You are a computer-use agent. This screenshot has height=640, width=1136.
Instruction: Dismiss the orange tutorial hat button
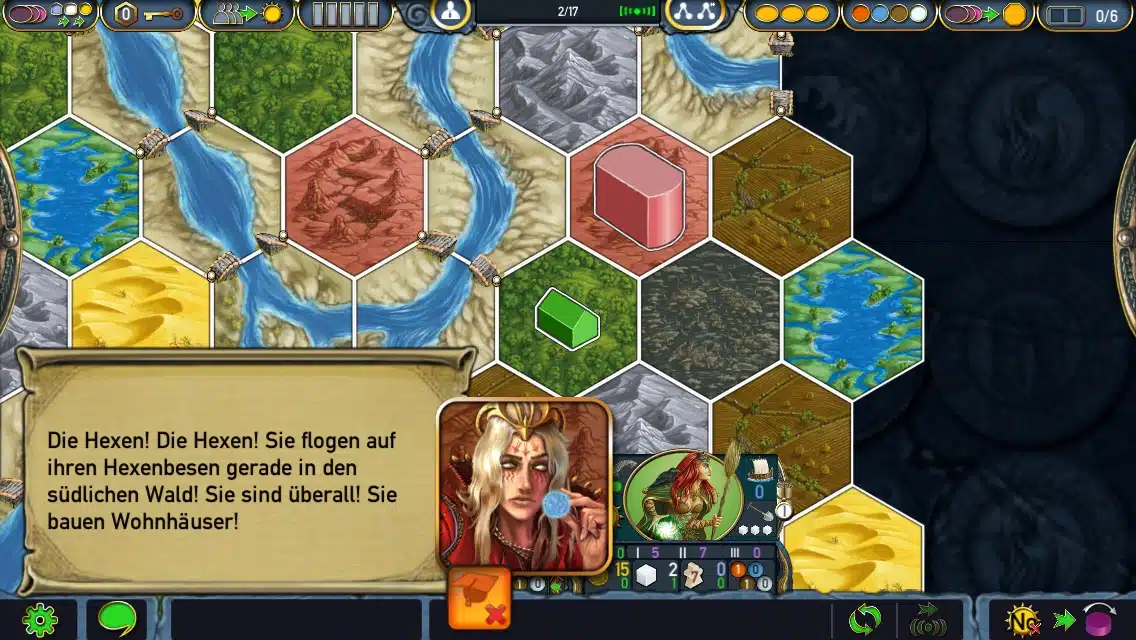479,599
